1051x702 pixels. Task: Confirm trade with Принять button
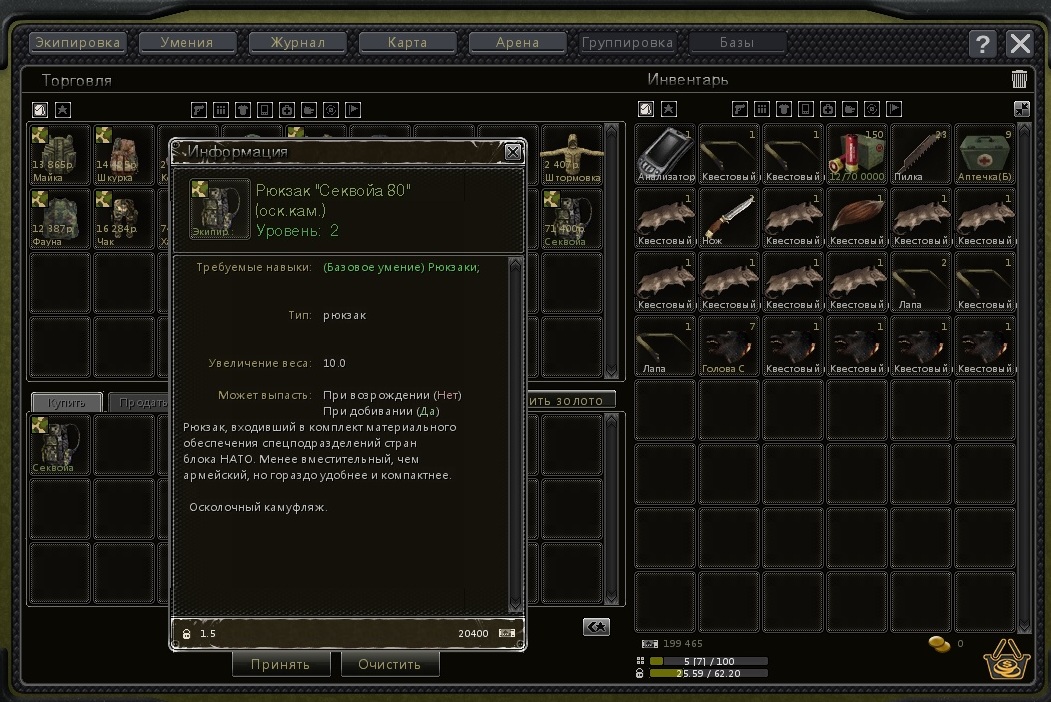pyautogui.click(x=281, y=664)
